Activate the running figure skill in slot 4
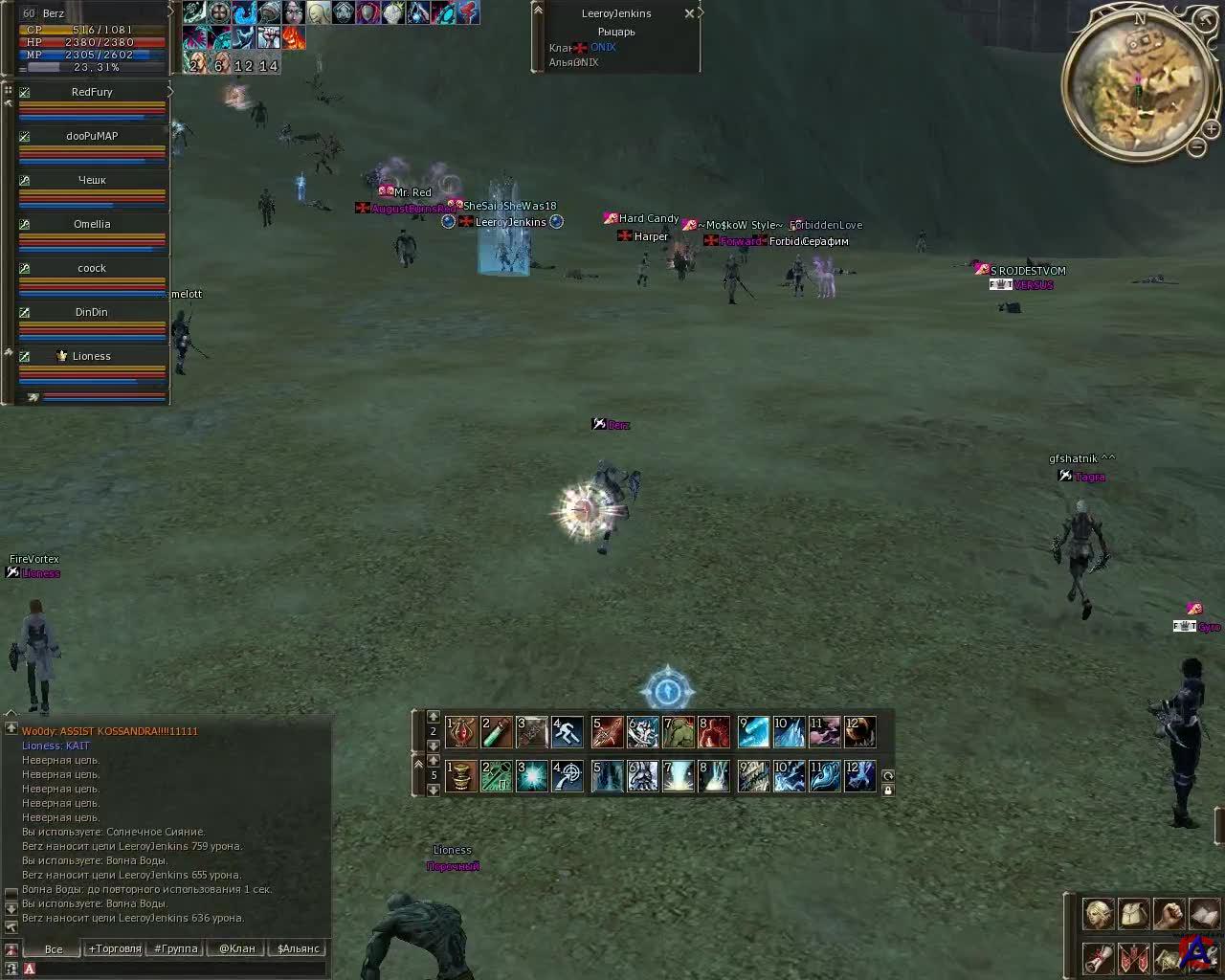The height and width of the screenshot is (980, 1225). pyautogui.click(x=568, y=733)
